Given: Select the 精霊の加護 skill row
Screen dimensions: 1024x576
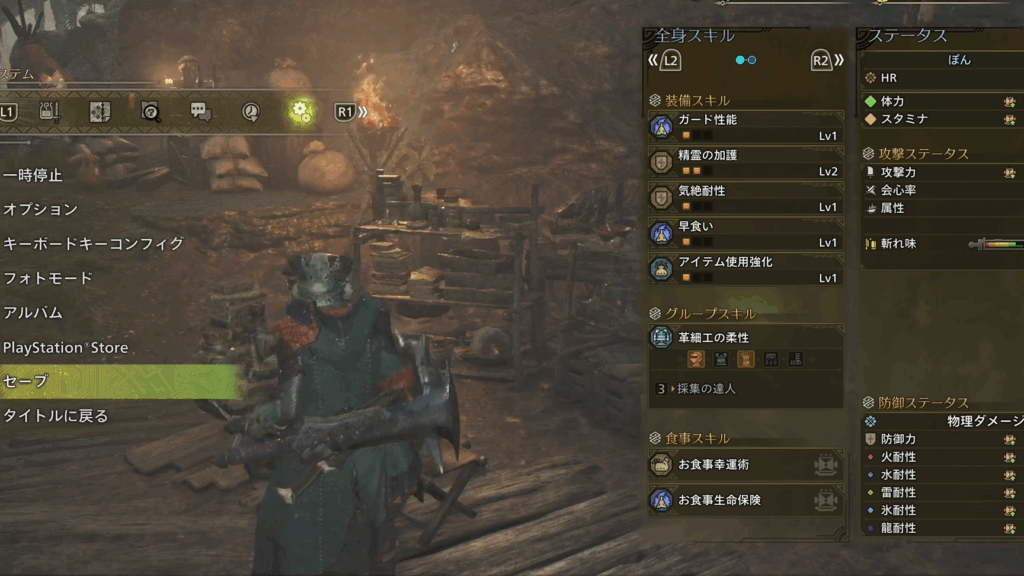Looking at the screenshot, I should 745,162.
